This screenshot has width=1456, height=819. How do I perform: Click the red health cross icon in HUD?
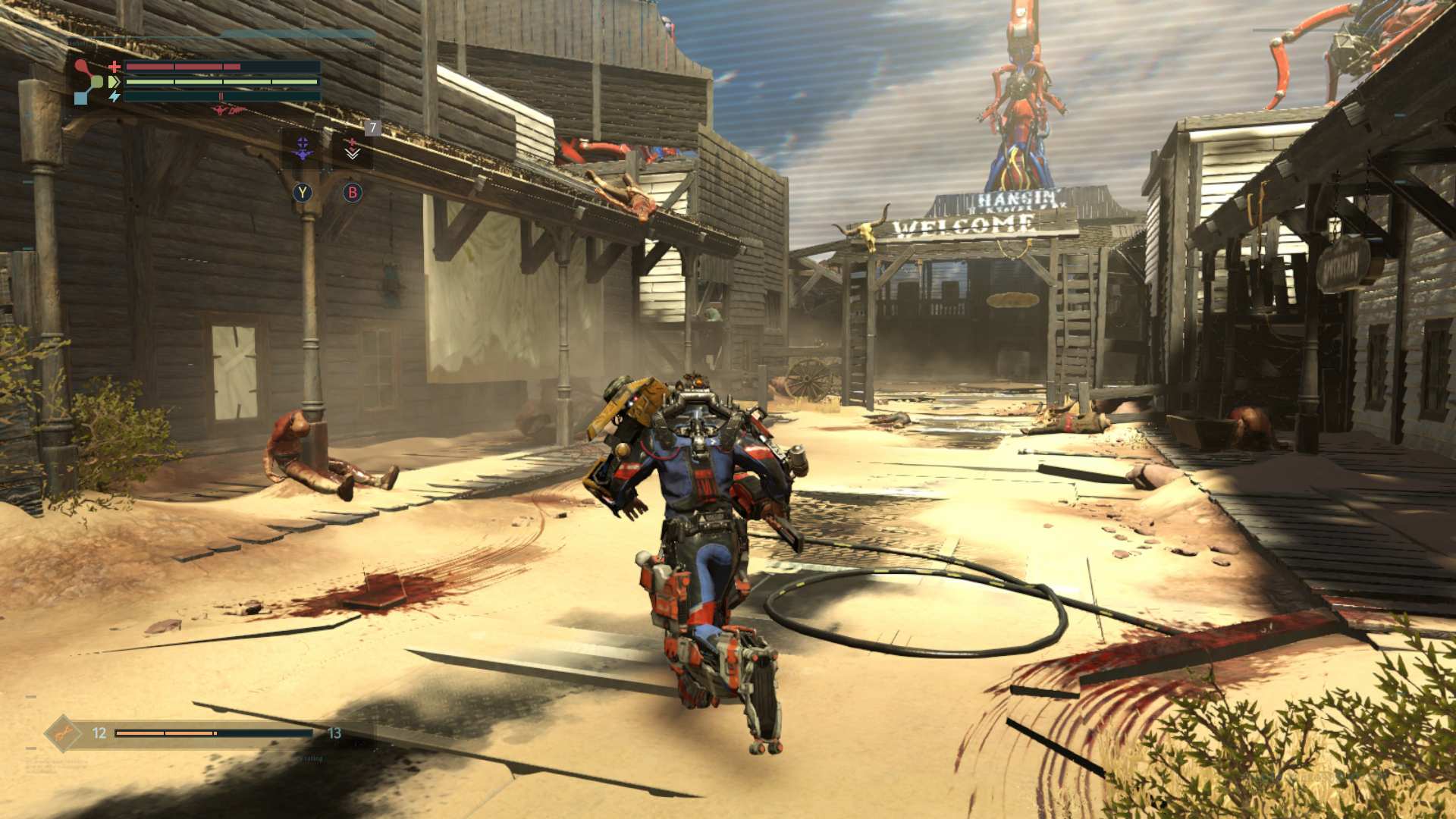[114, 67]
